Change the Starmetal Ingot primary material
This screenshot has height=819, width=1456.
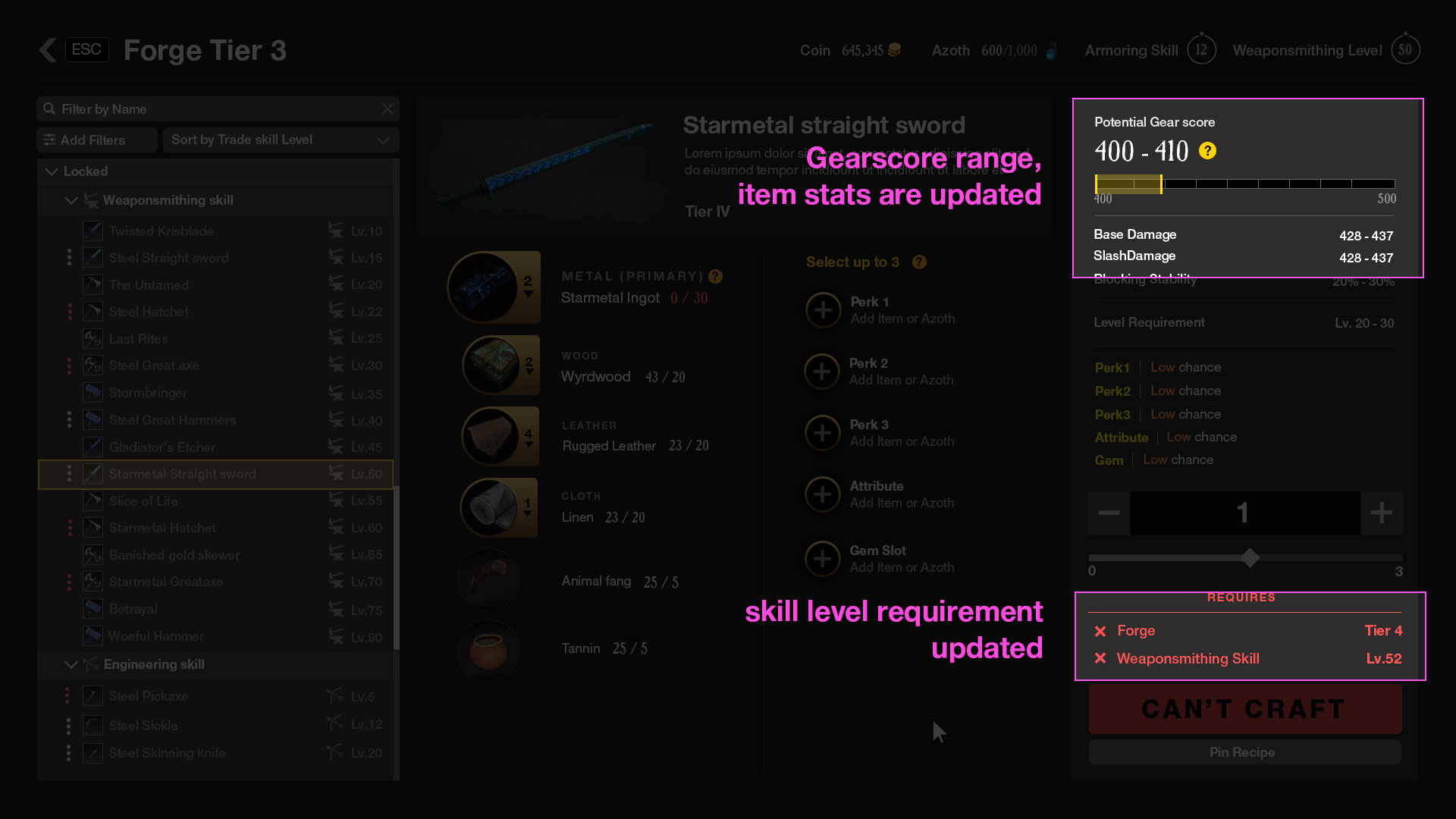point(494,287)
